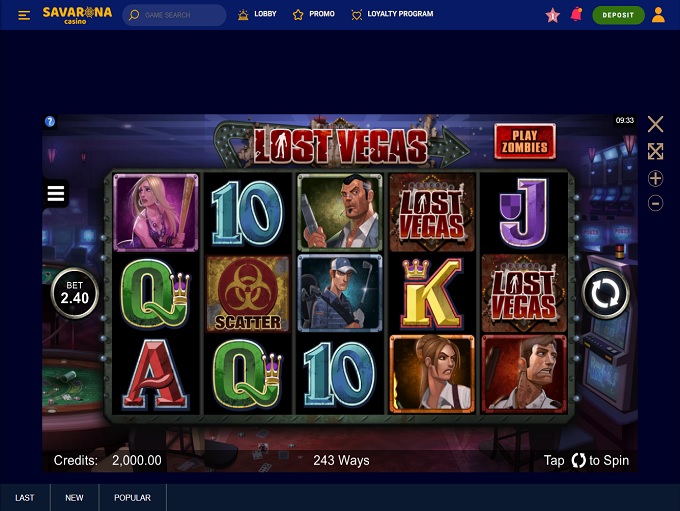Screen dimensions: 680x511
Task: Open the blue question mark help icon
Action: [x=50, y=122]
